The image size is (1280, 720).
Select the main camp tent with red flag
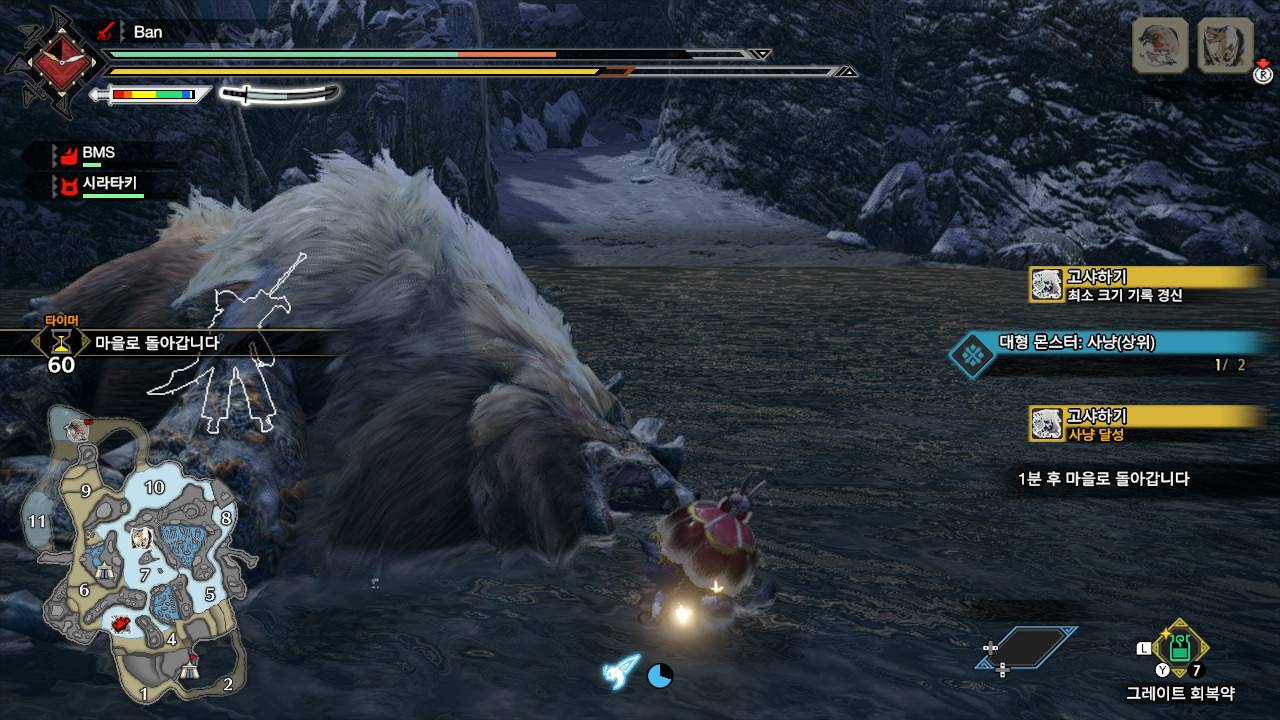point(190,669)
